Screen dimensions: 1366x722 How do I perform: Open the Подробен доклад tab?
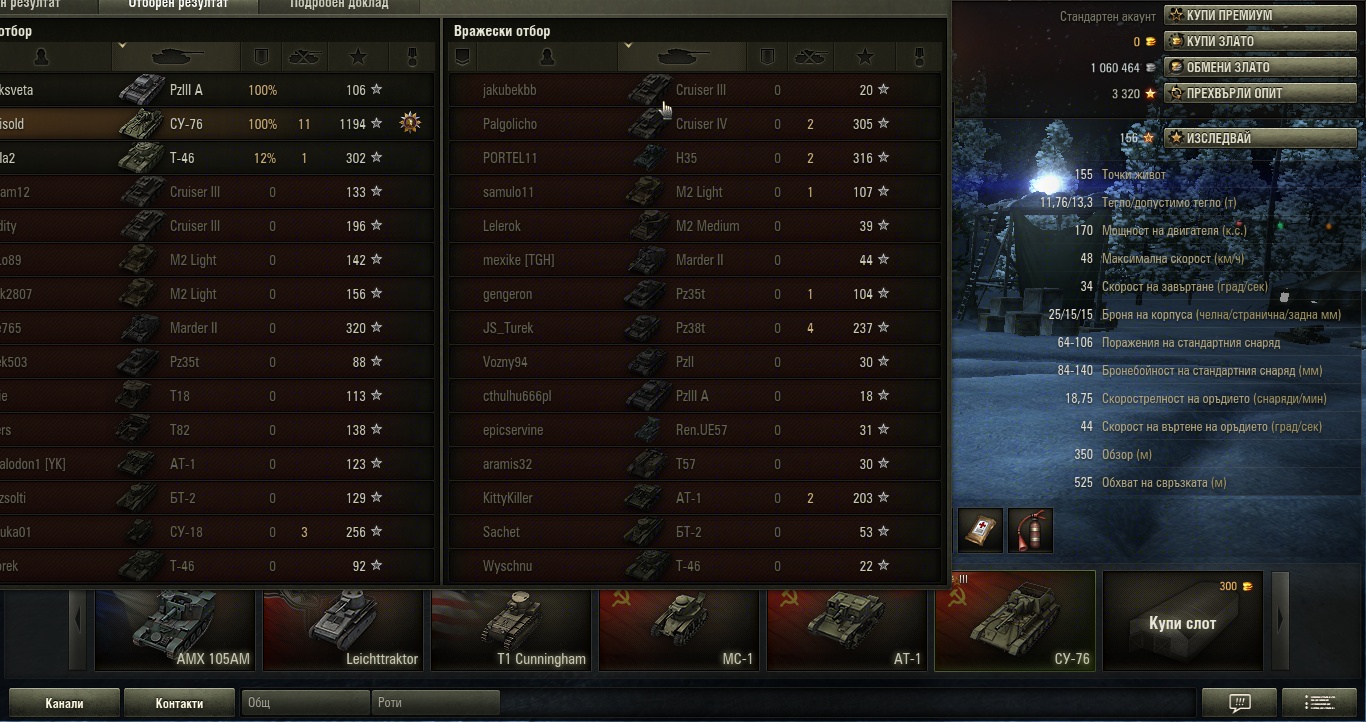coord(339,5)
